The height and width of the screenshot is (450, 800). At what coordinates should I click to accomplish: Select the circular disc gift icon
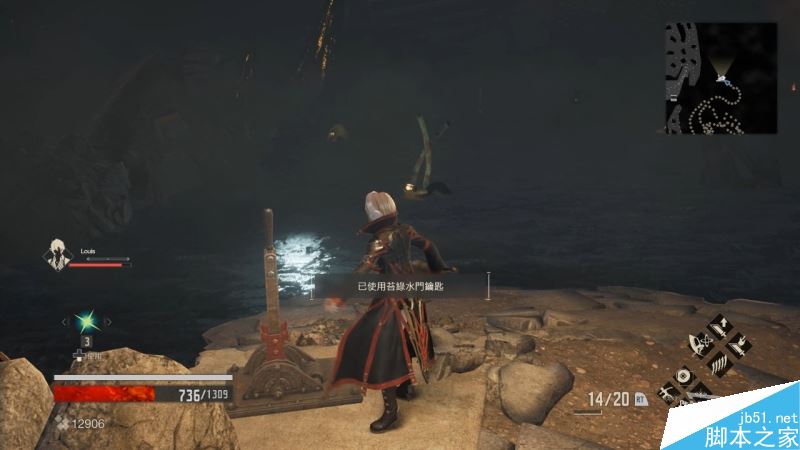point(683,375)
